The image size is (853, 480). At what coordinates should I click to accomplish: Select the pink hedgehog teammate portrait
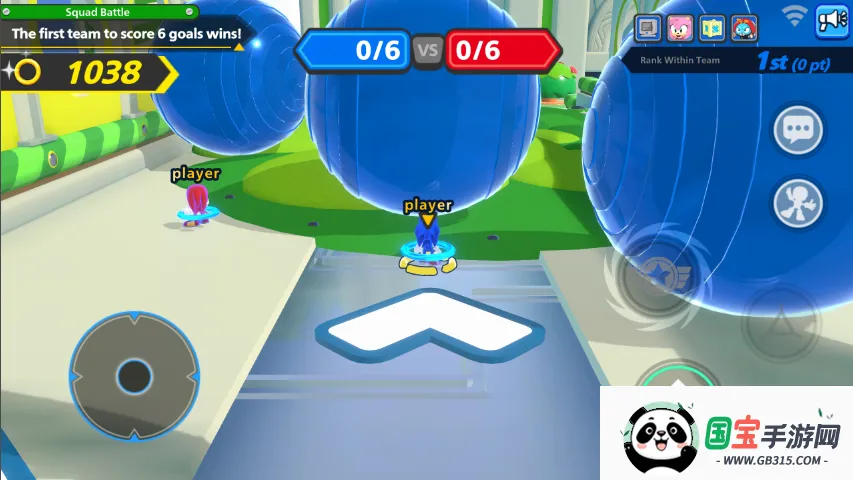click(x=680, y=27)
